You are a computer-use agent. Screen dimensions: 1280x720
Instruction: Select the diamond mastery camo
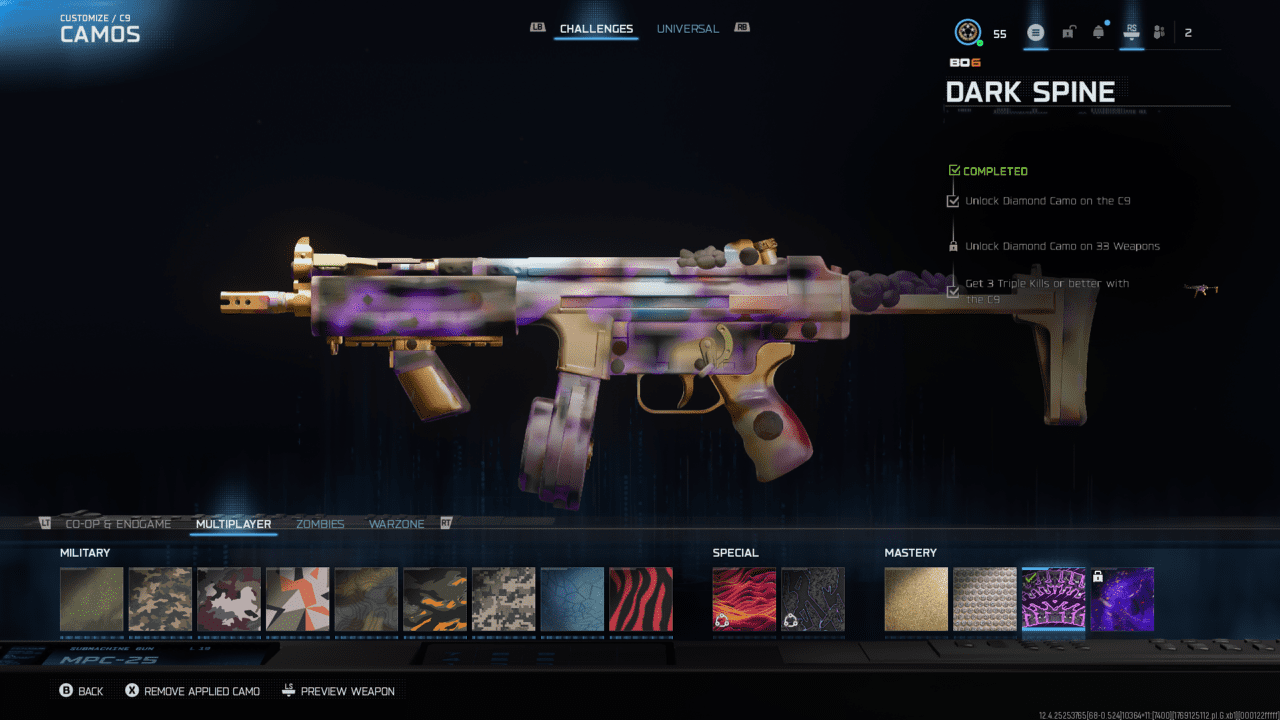point(984,599)
